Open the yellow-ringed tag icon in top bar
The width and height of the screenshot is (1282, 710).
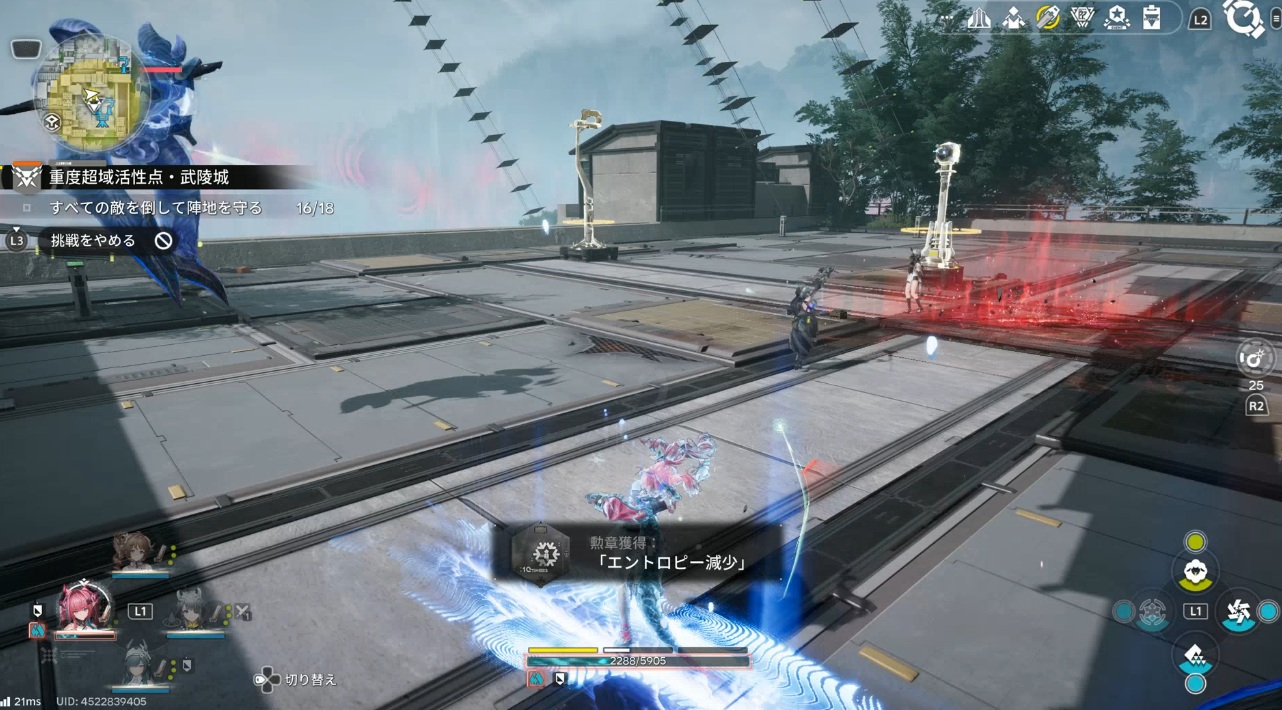[1048, 18]
